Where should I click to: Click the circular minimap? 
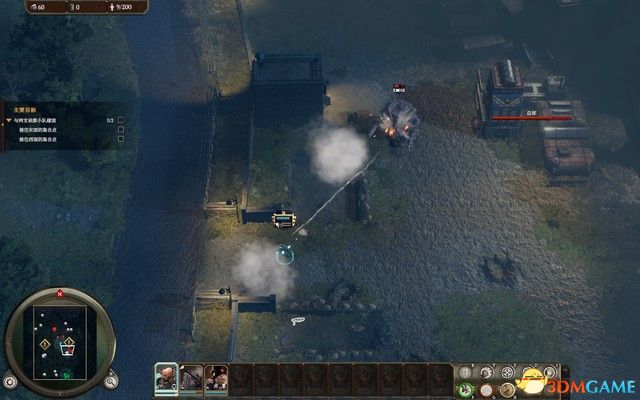pyautogui.click(x=60, y=340)
